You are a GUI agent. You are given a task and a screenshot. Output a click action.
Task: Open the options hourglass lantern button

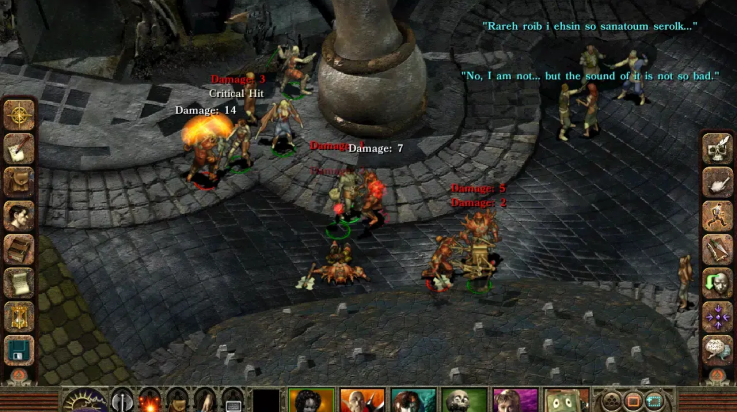[x=19, y=317]
